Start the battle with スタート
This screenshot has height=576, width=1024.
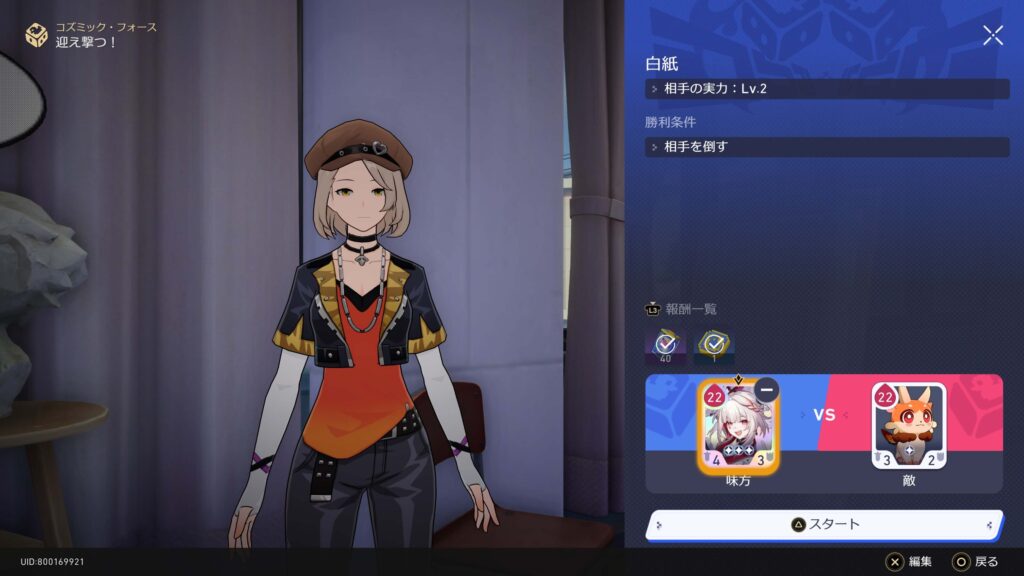(824, 524)
